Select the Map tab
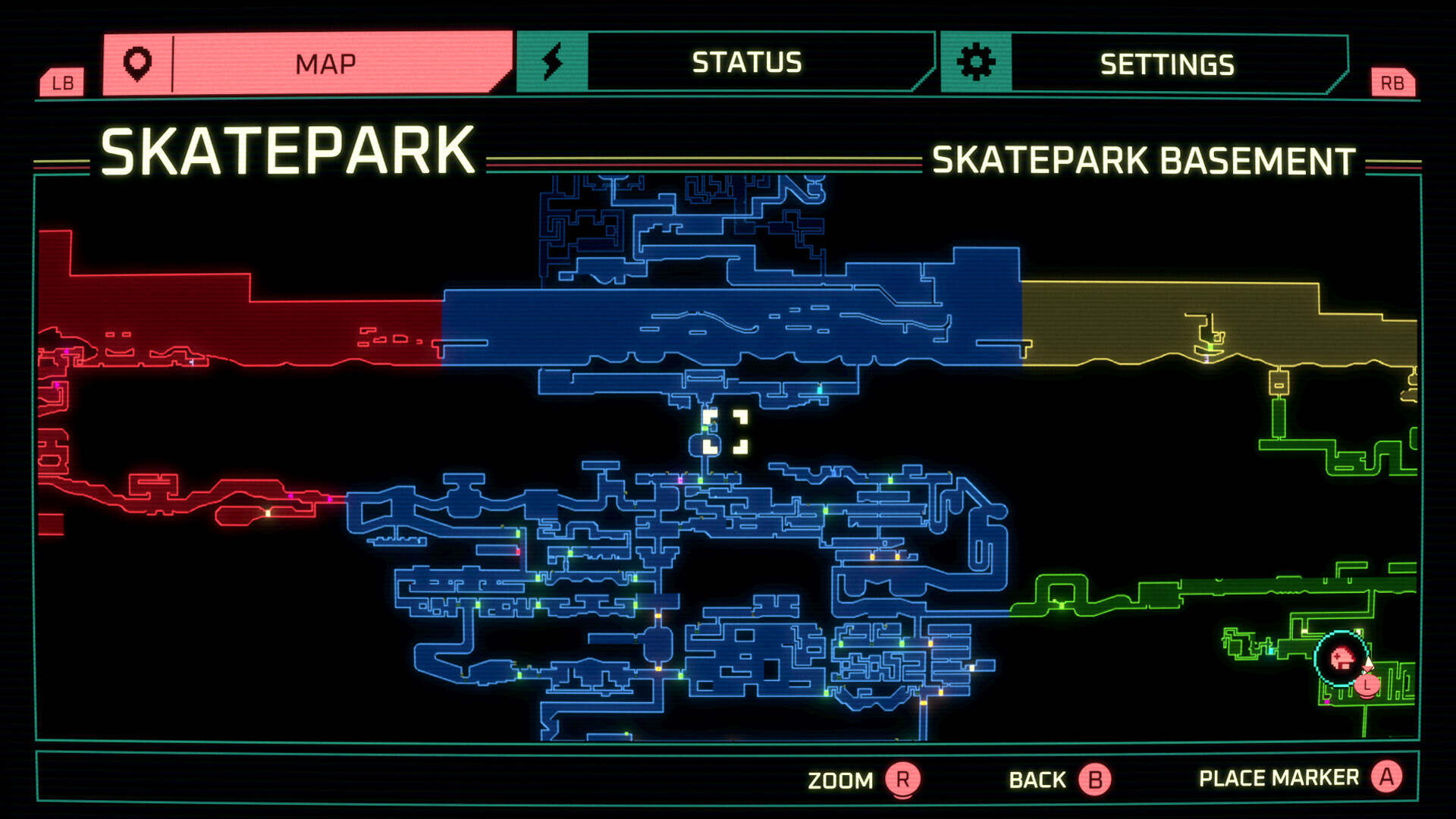 [325, 64]
